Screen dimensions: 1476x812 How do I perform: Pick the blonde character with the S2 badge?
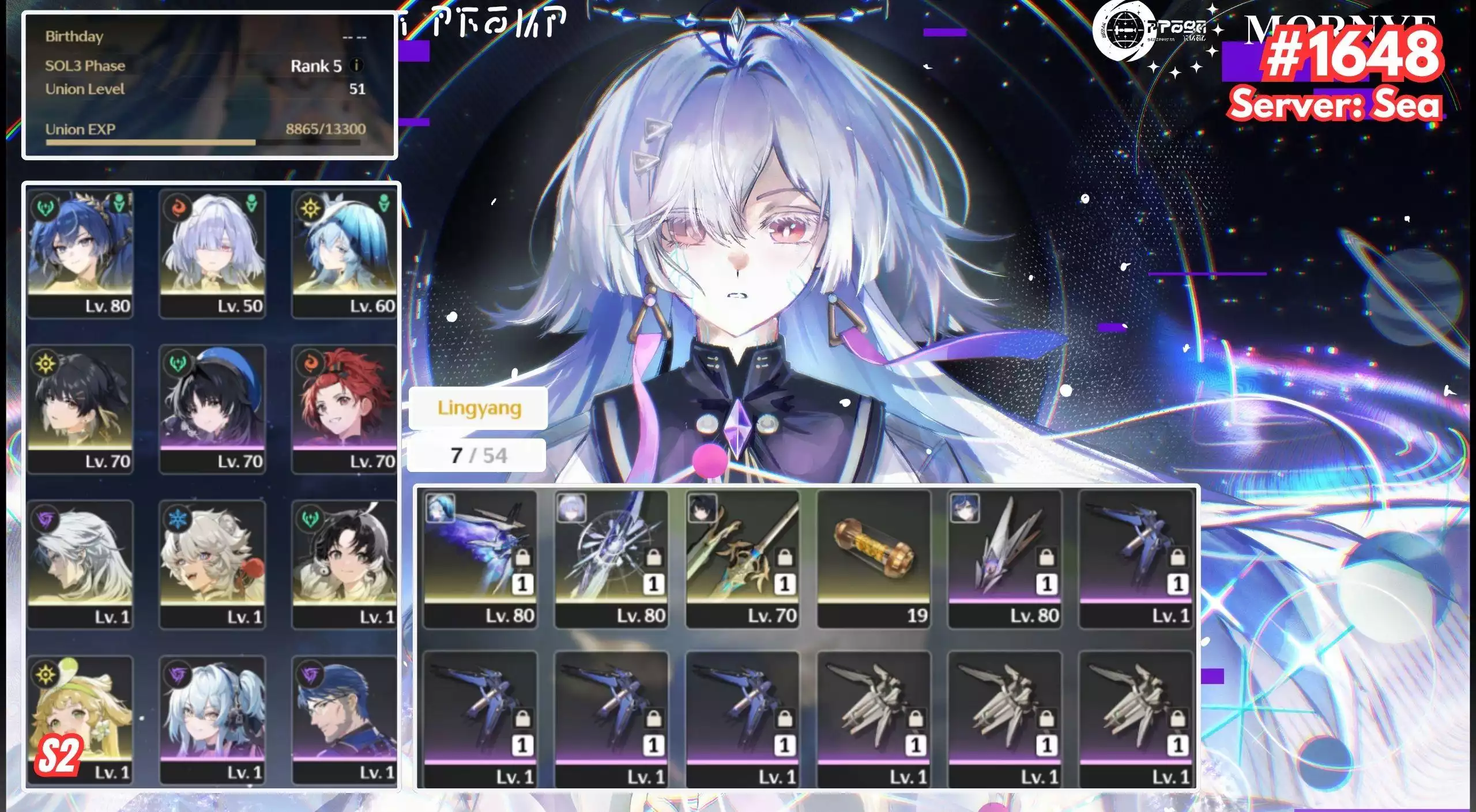(80, 720)
